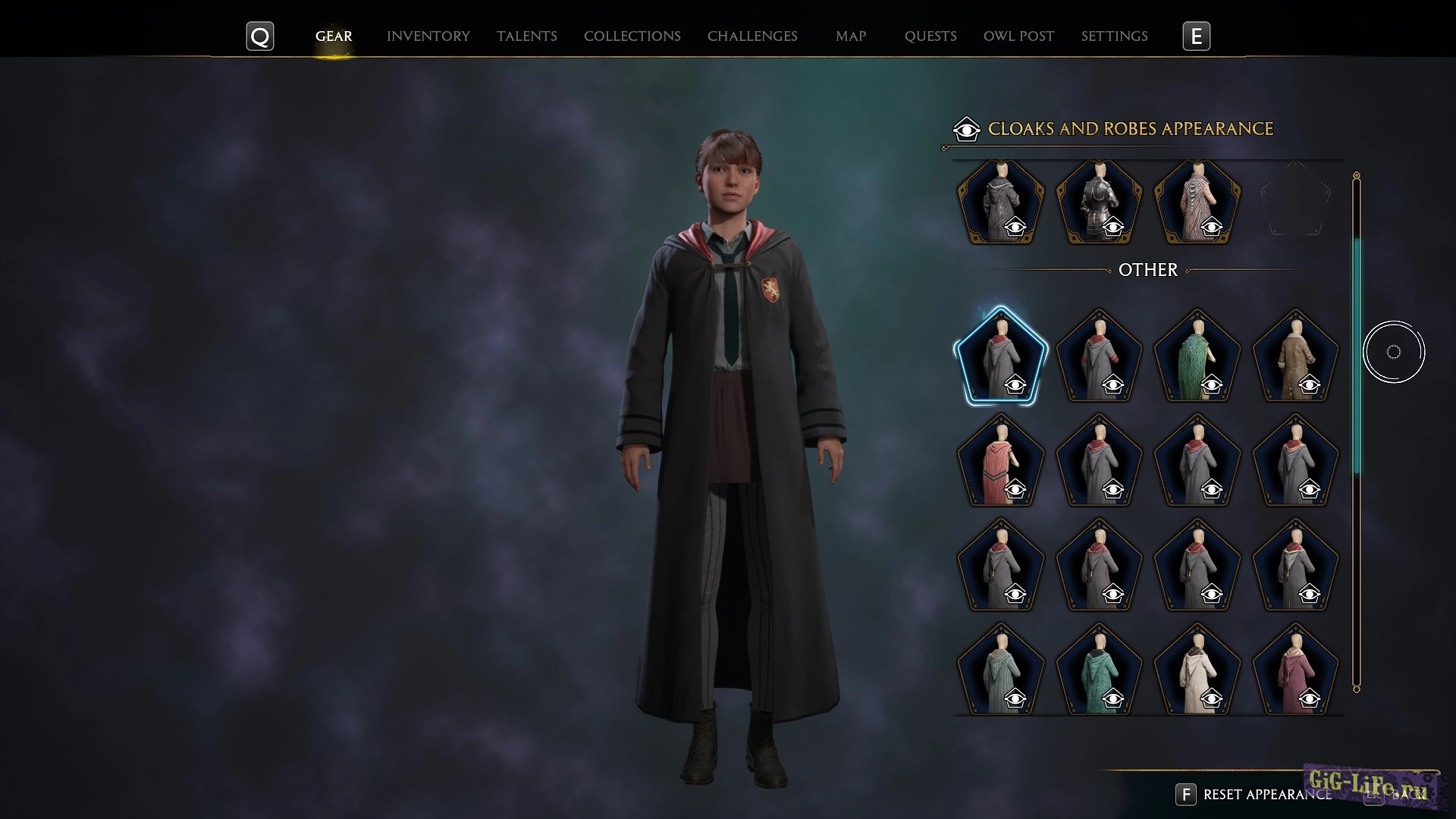Reset Appearance to default
Viewport: 1456px width, 819px height.
pyautogui.click(x=1266, y=795)
